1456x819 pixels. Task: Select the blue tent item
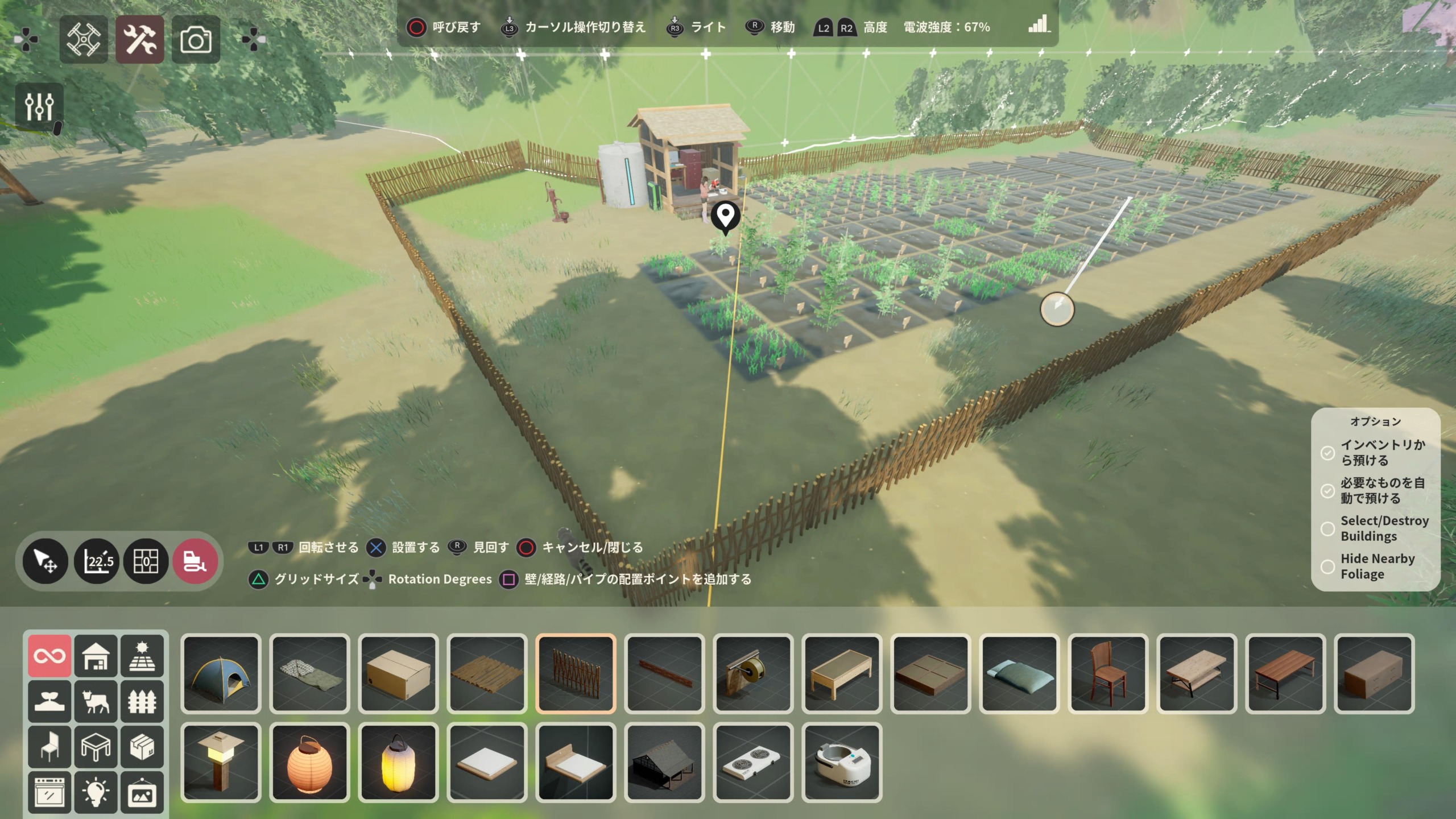(221, 673)
